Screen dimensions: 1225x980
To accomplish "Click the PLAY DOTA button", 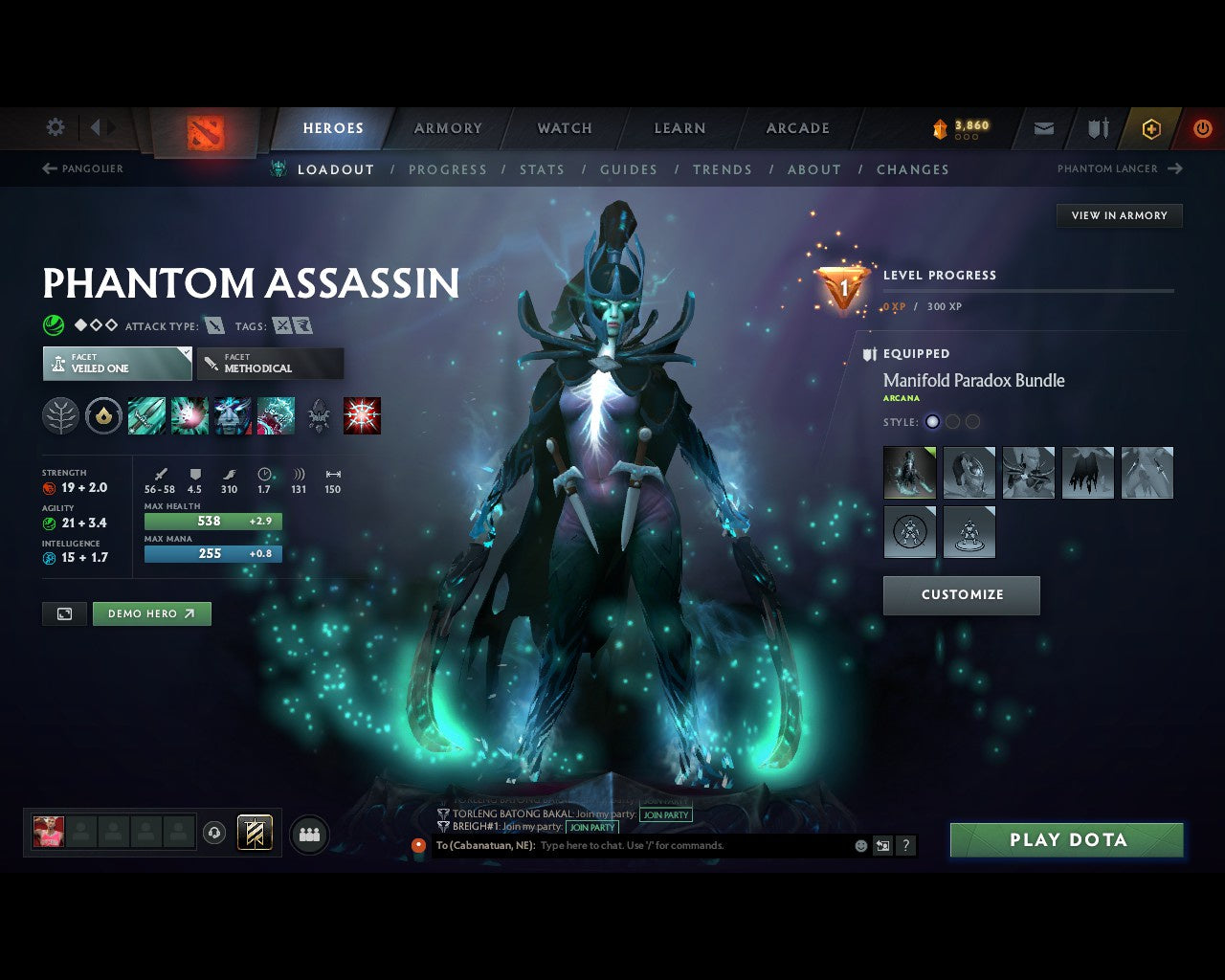I will tap(1066, 839).
